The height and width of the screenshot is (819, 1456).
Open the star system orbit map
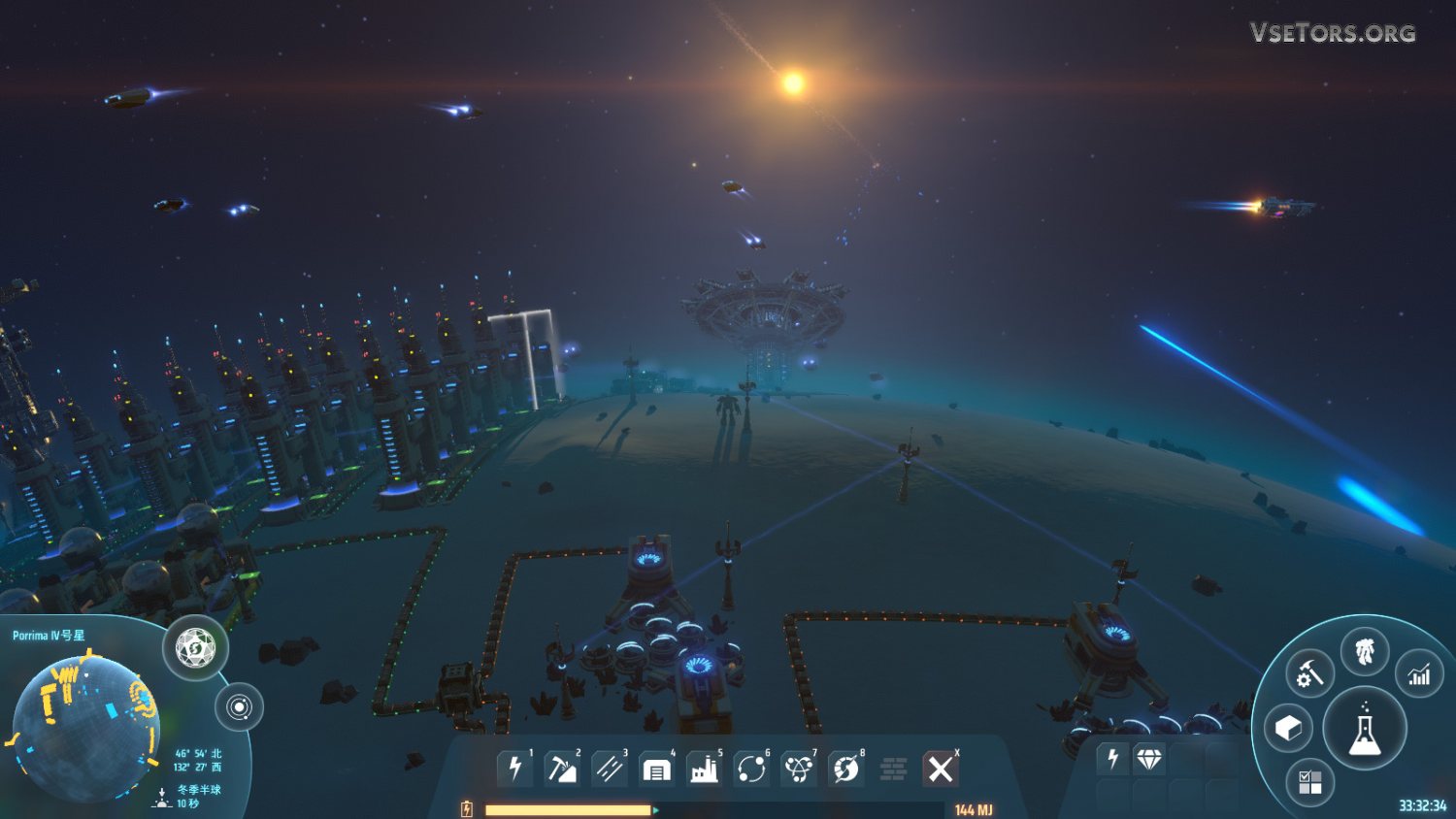(239, 706)
